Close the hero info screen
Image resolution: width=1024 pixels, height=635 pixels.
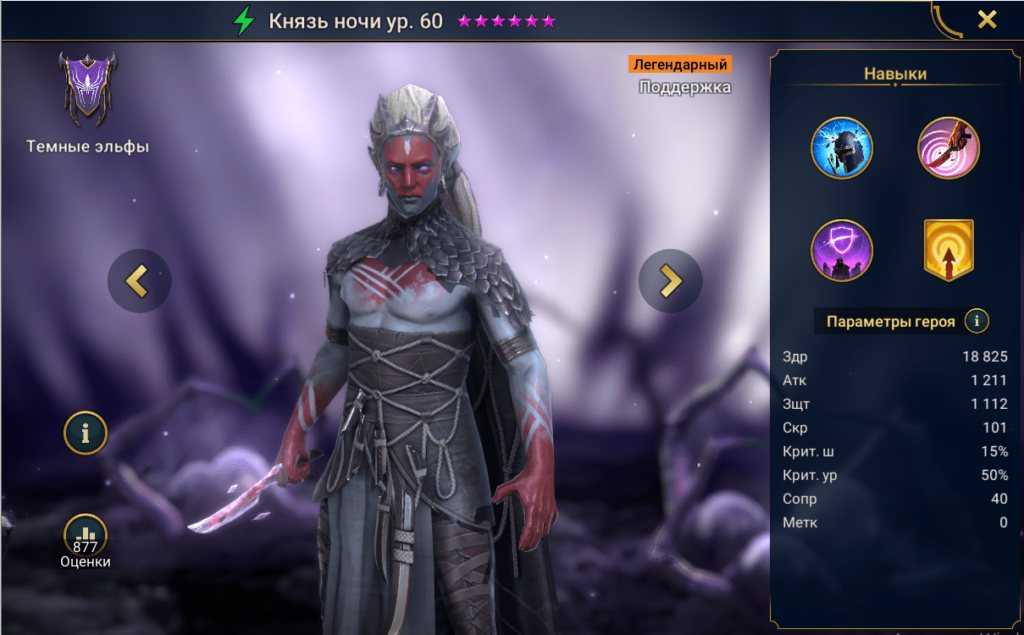987,19
